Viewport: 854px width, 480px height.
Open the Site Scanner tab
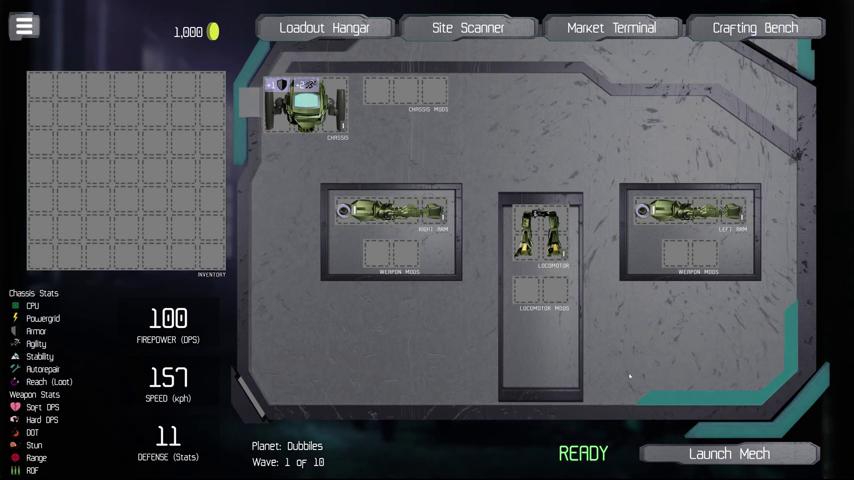coord(468,28)
